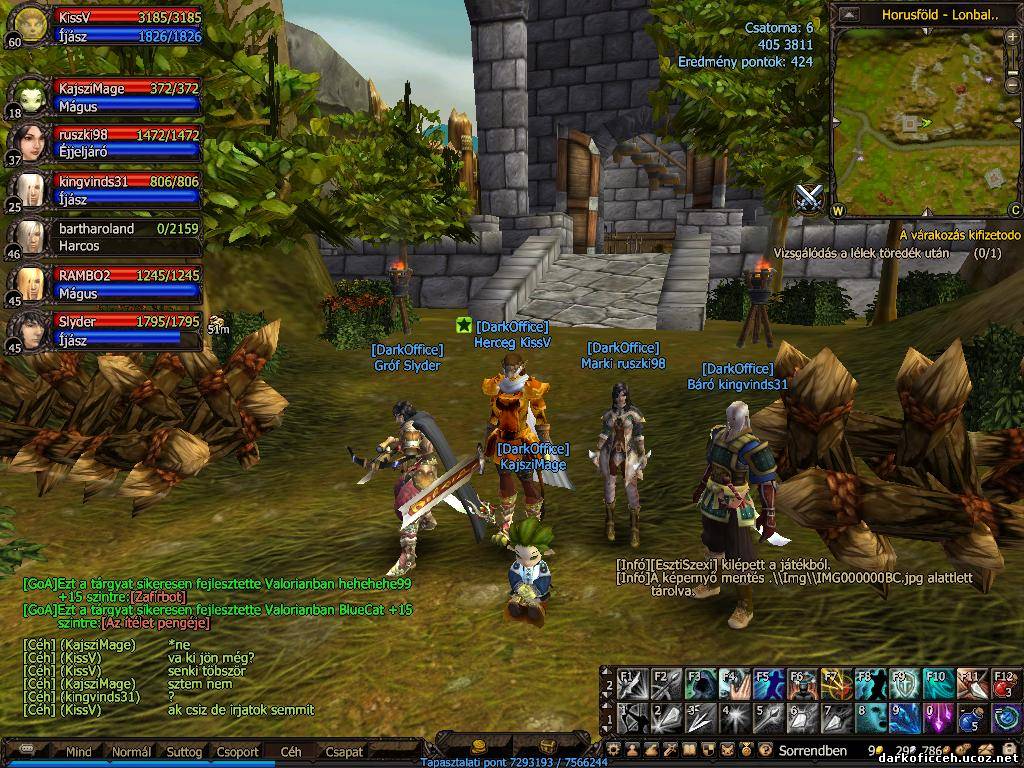
Task: Open settings with the gear icon
Action: point(614,749)
